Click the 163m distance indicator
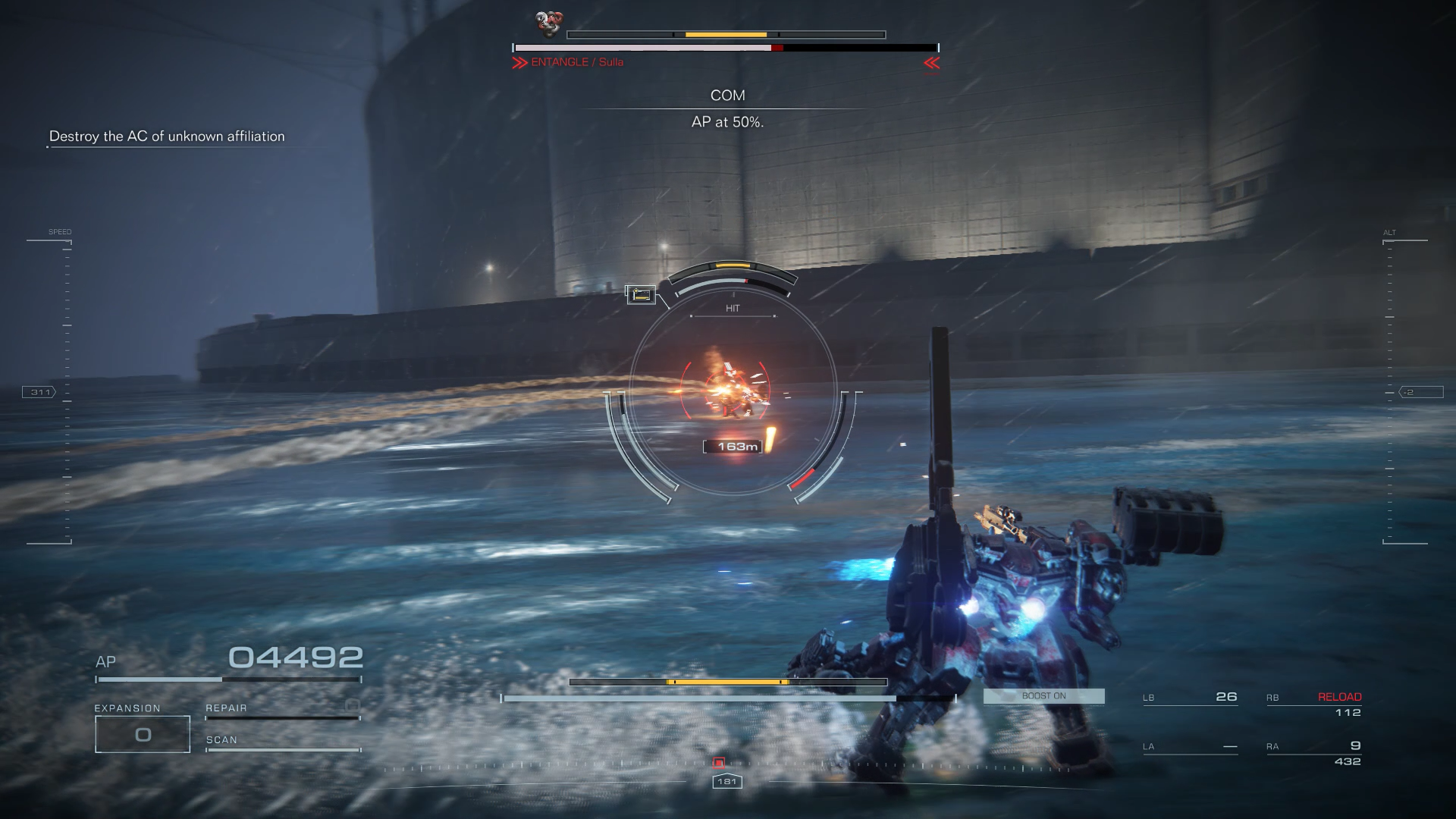 point(733,446)
